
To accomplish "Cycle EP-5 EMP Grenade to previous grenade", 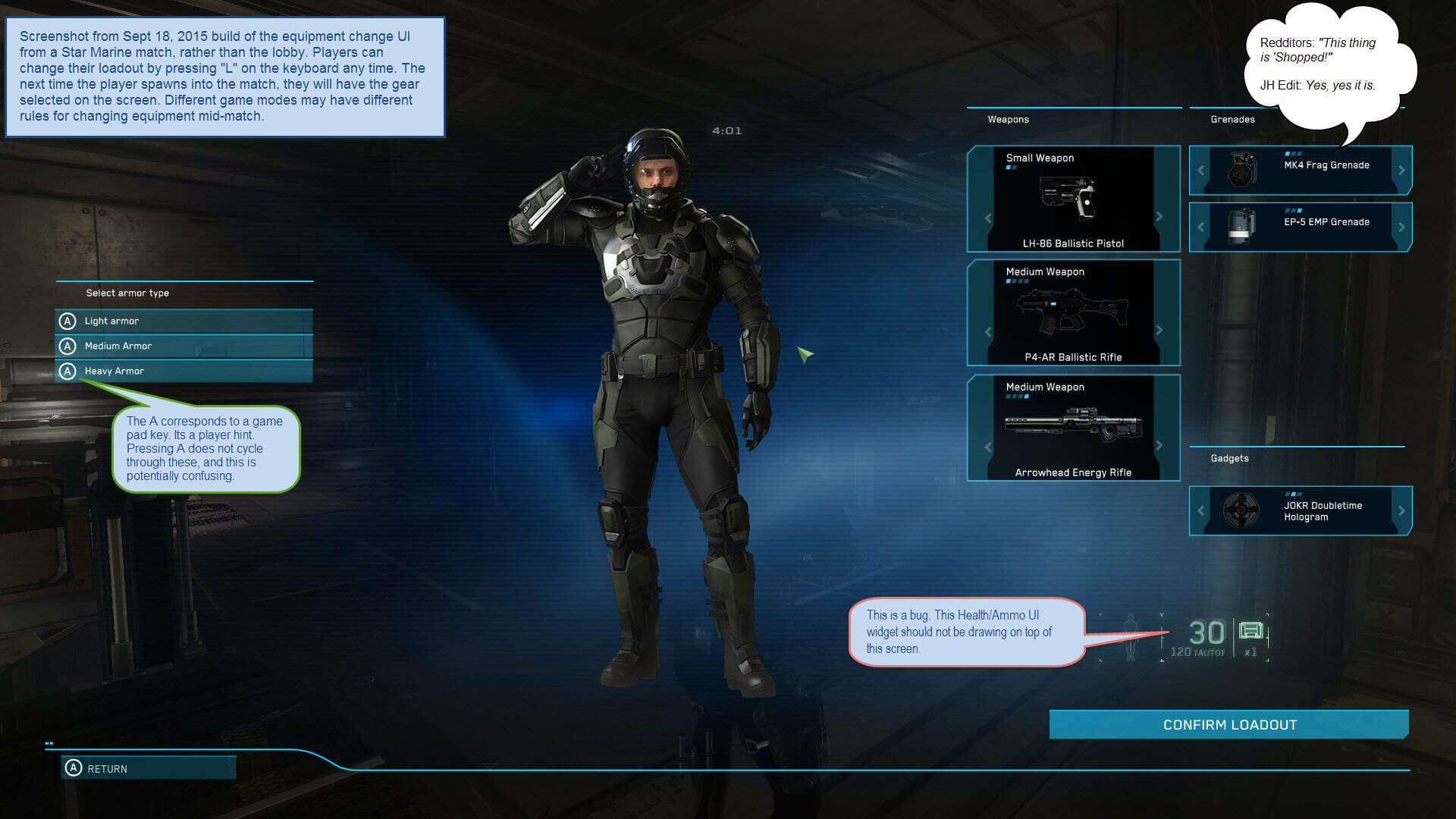I will click(1200, 227).
